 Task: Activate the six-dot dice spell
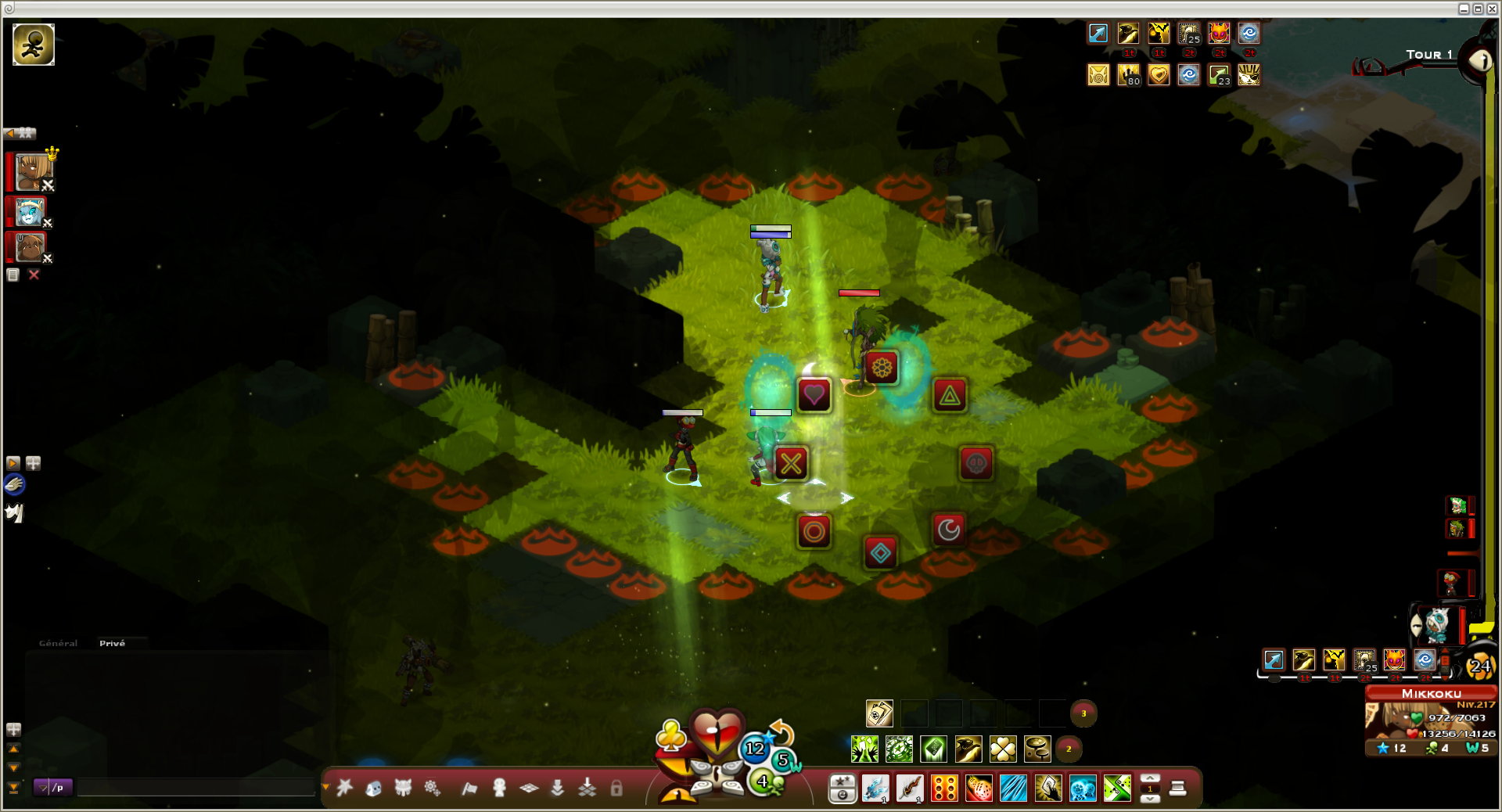click(x=944, y=789)
